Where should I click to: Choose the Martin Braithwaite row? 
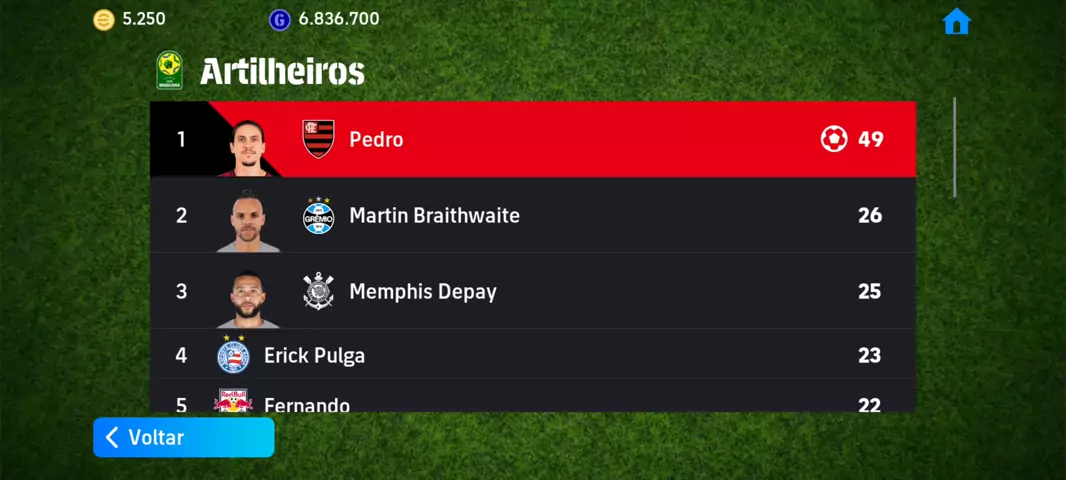[x=532, y=215]
